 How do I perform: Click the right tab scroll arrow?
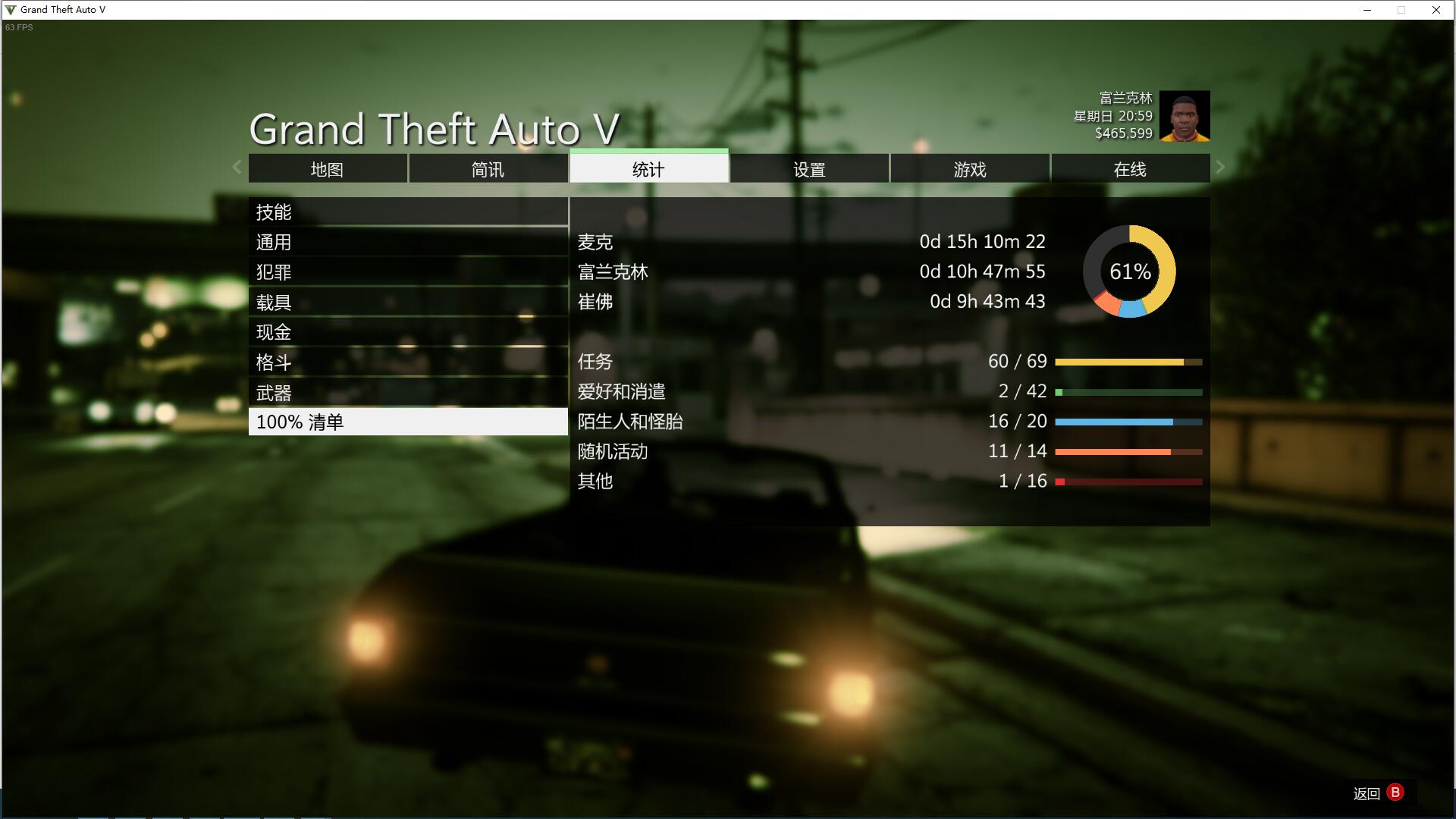(1220, 168)
